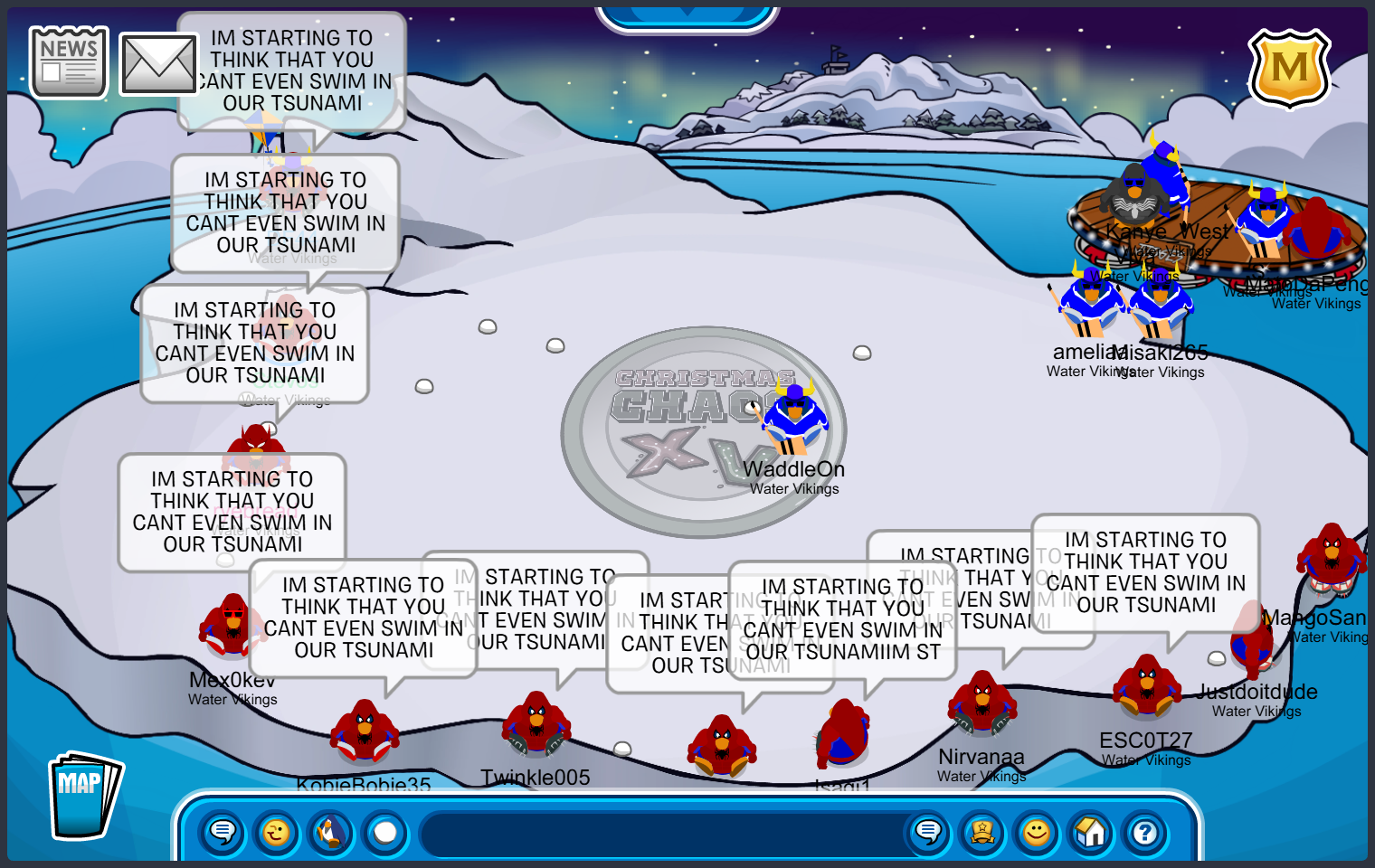This screenshot has width=1375, height=868.
Task: Select the throw snowball button
Action: pos(385,832)
